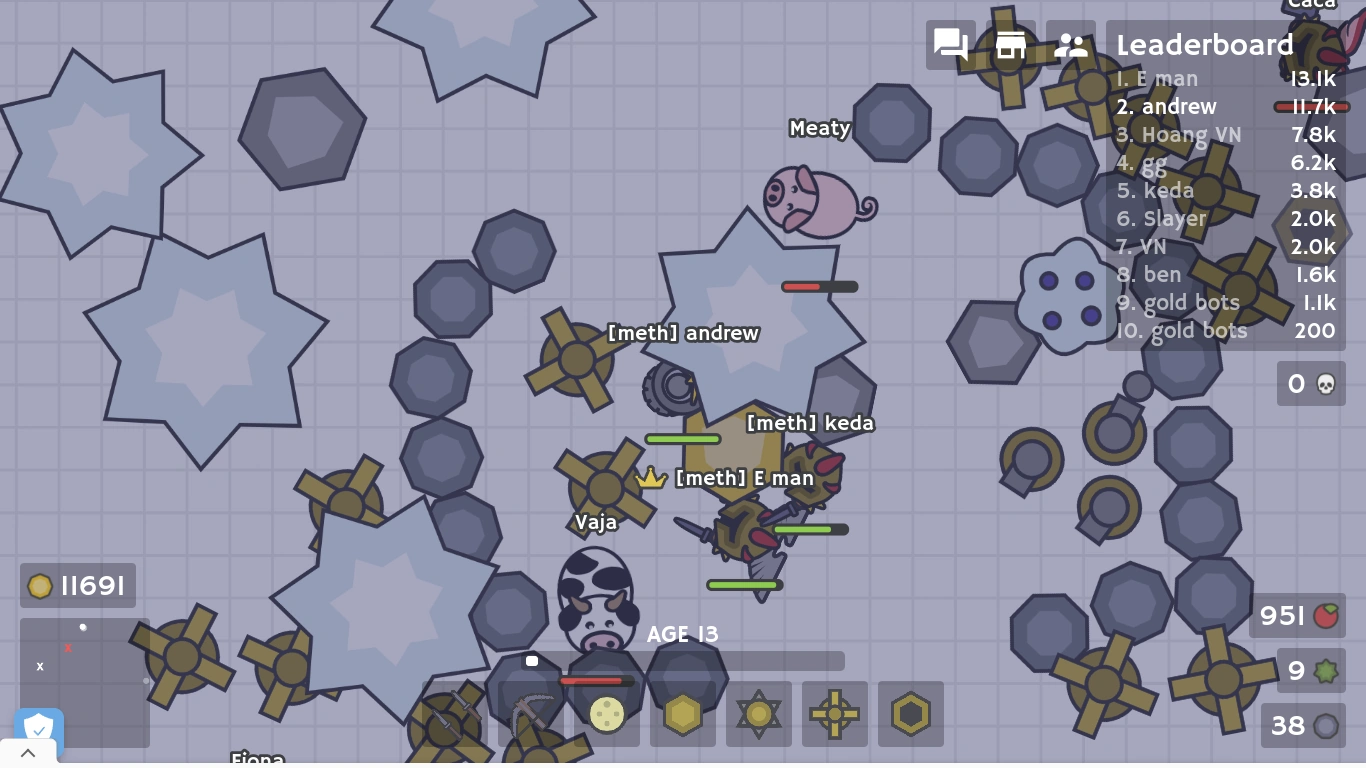The width and height of the screenshot is (1366, 768).
Task: Open the in-game store
Action: pyautogui.click(x=1010, y=45)
